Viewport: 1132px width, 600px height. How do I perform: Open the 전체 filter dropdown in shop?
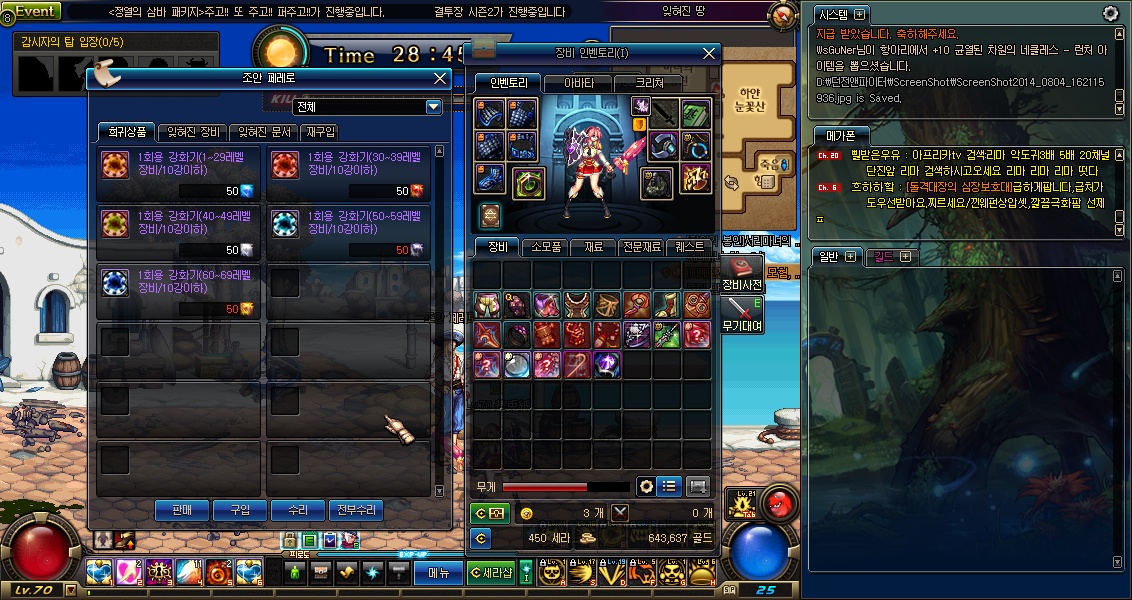pos(434,107)
